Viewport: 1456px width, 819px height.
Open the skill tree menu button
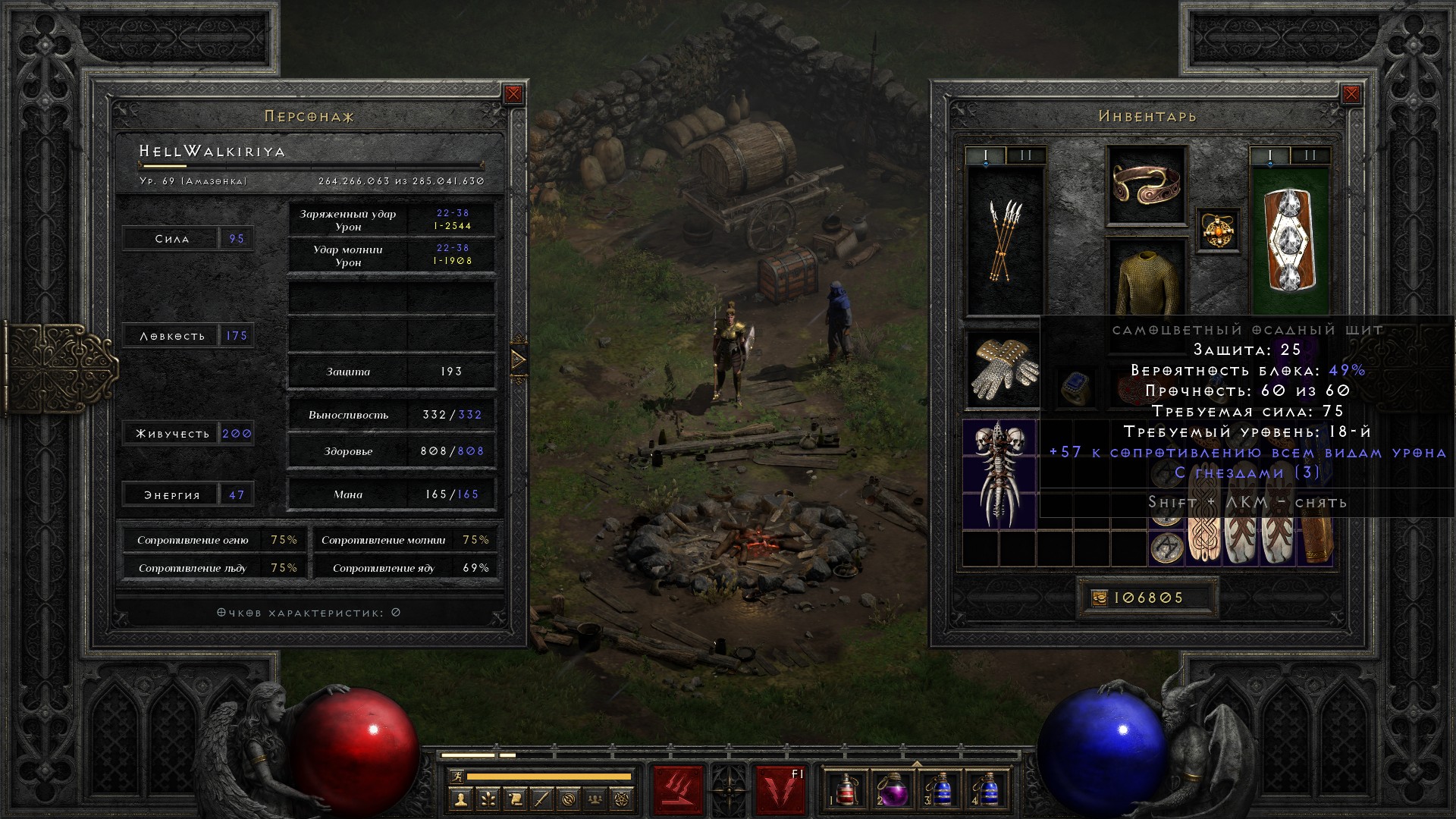point(488,799)
